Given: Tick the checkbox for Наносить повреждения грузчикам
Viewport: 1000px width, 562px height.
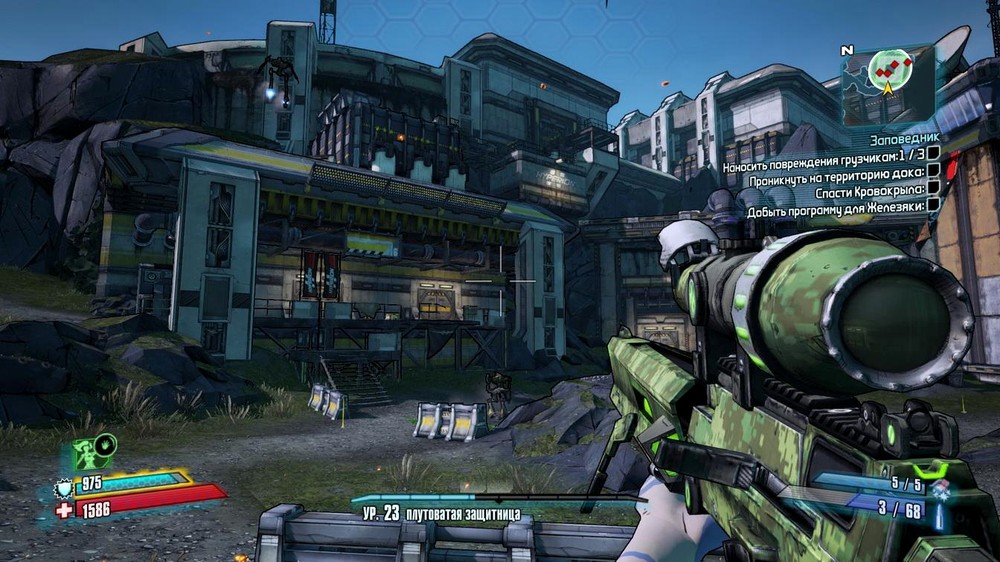Looking at the screenshot, I should [932, 153].
